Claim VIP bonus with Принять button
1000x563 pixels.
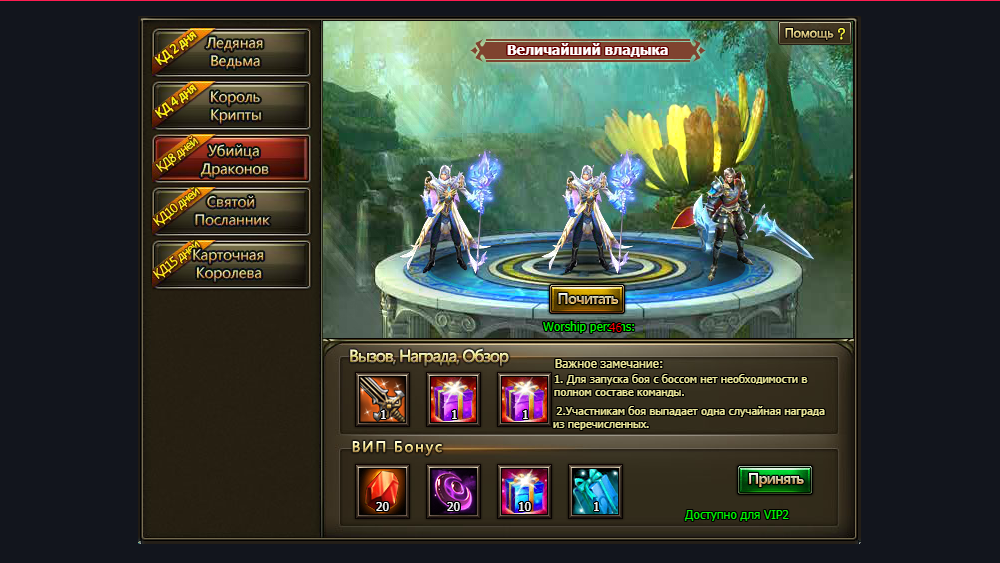point(774,479)
